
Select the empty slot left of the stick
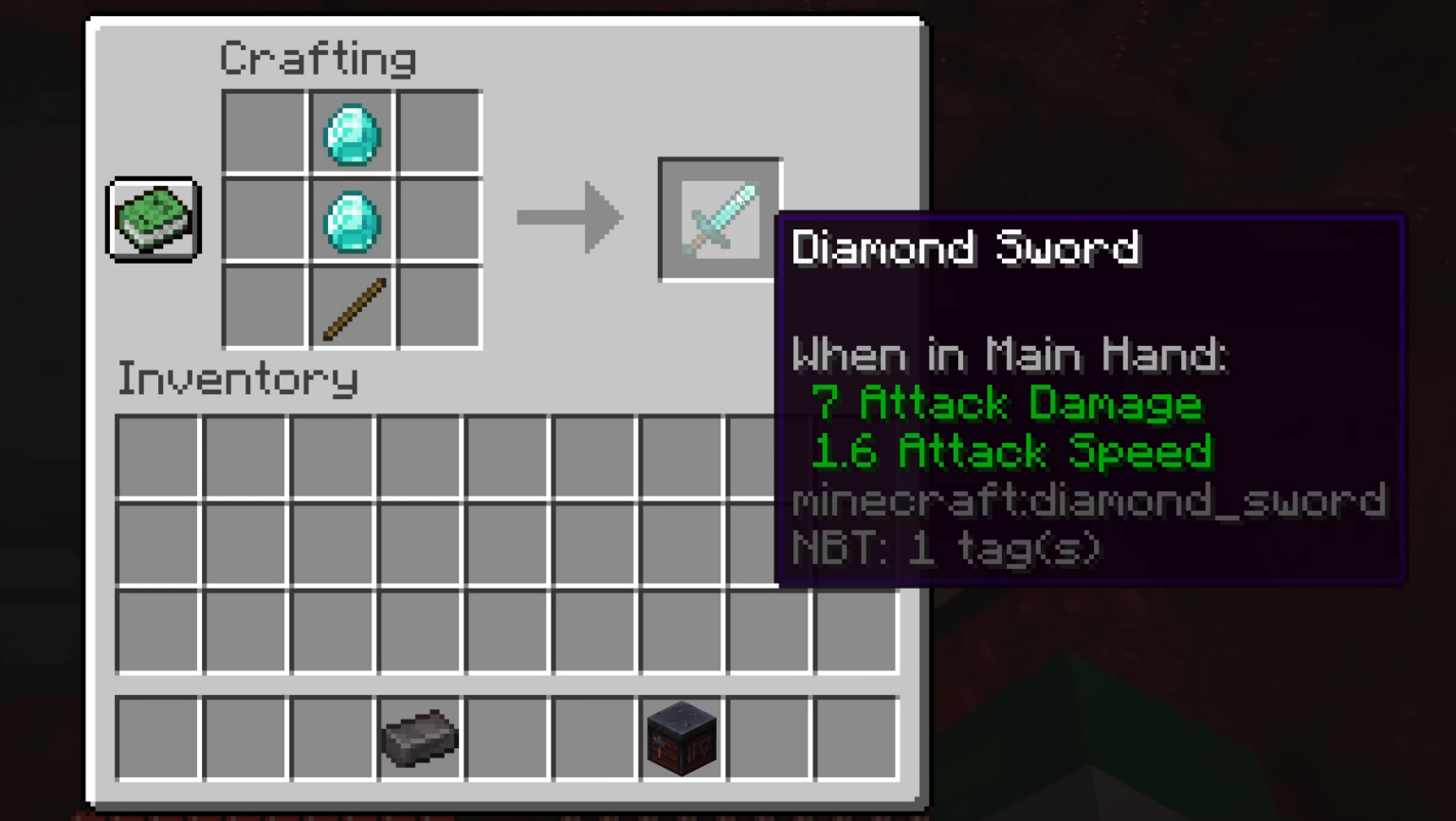point(264,307)
